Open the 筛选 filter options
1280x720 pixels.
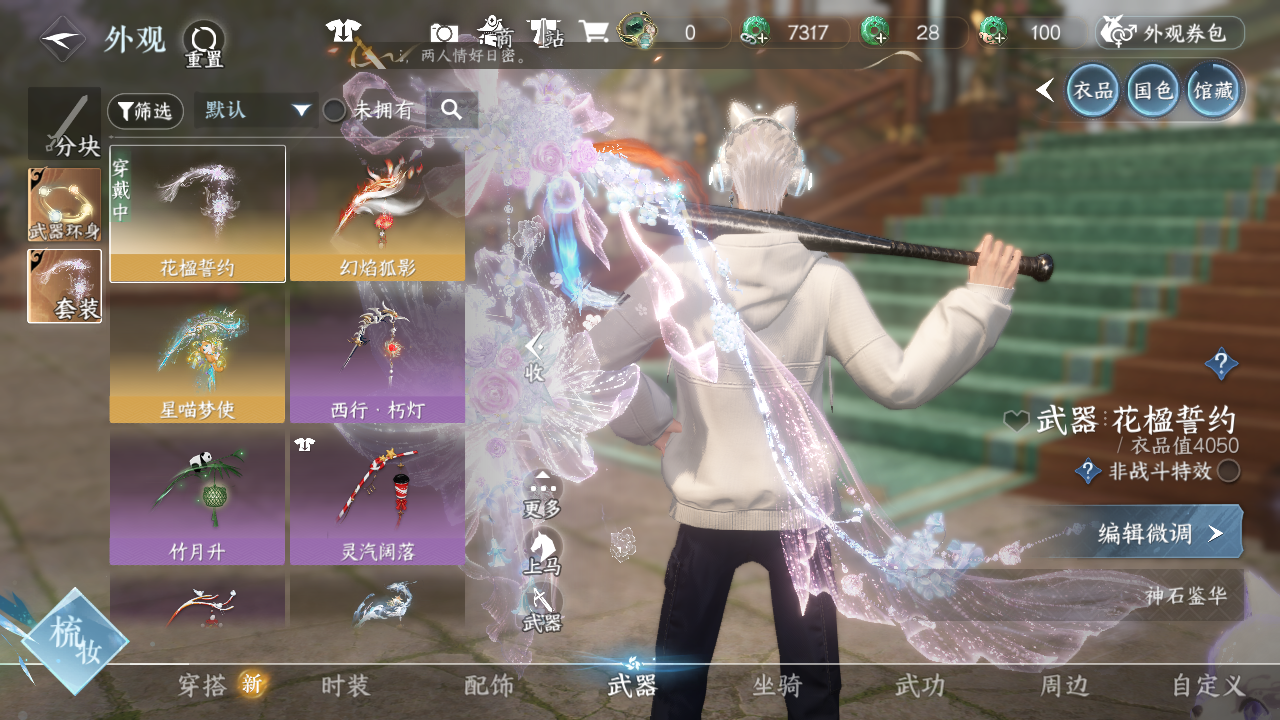point(145,111)
